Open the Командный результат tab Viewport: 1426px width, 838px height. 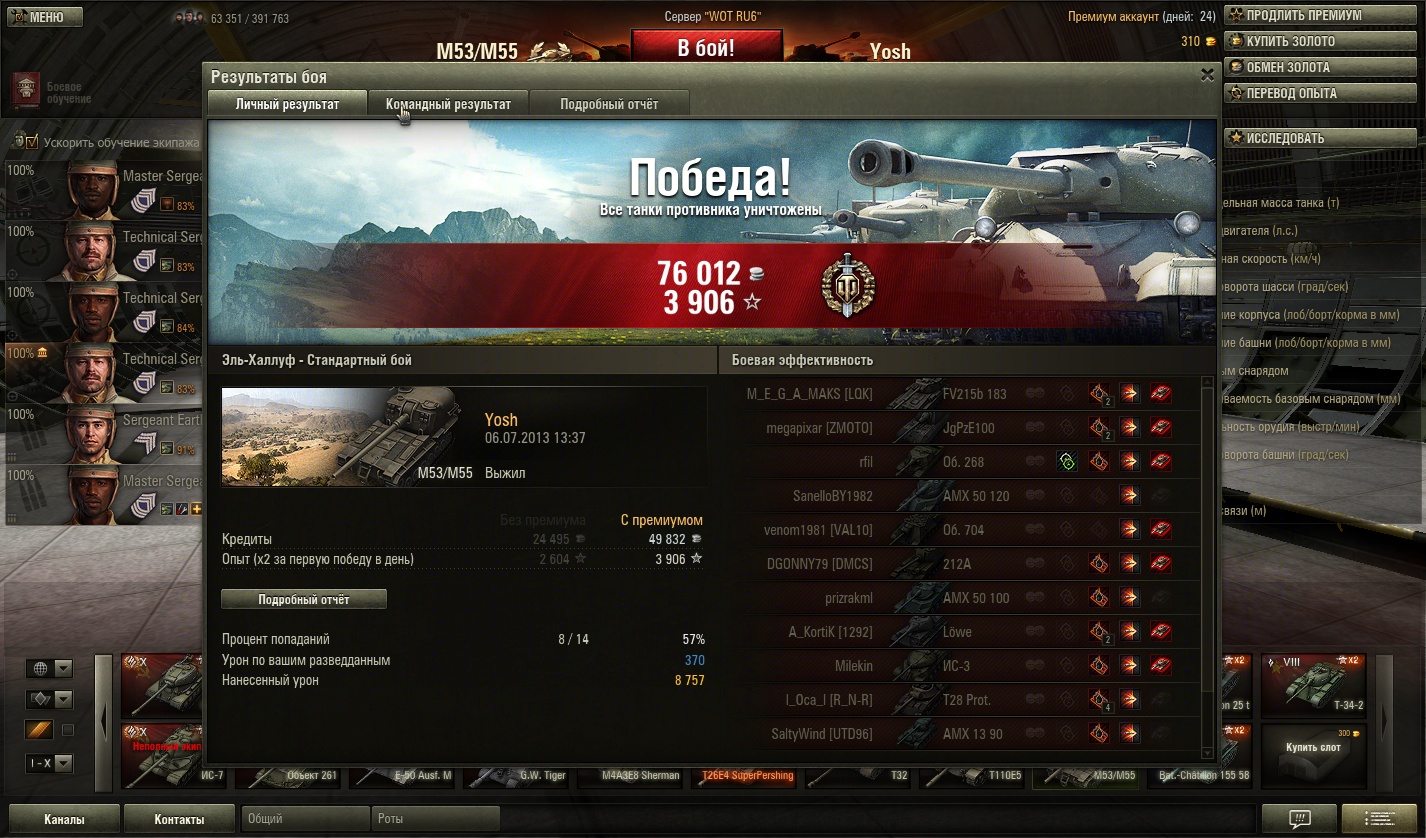pos(448,104)
